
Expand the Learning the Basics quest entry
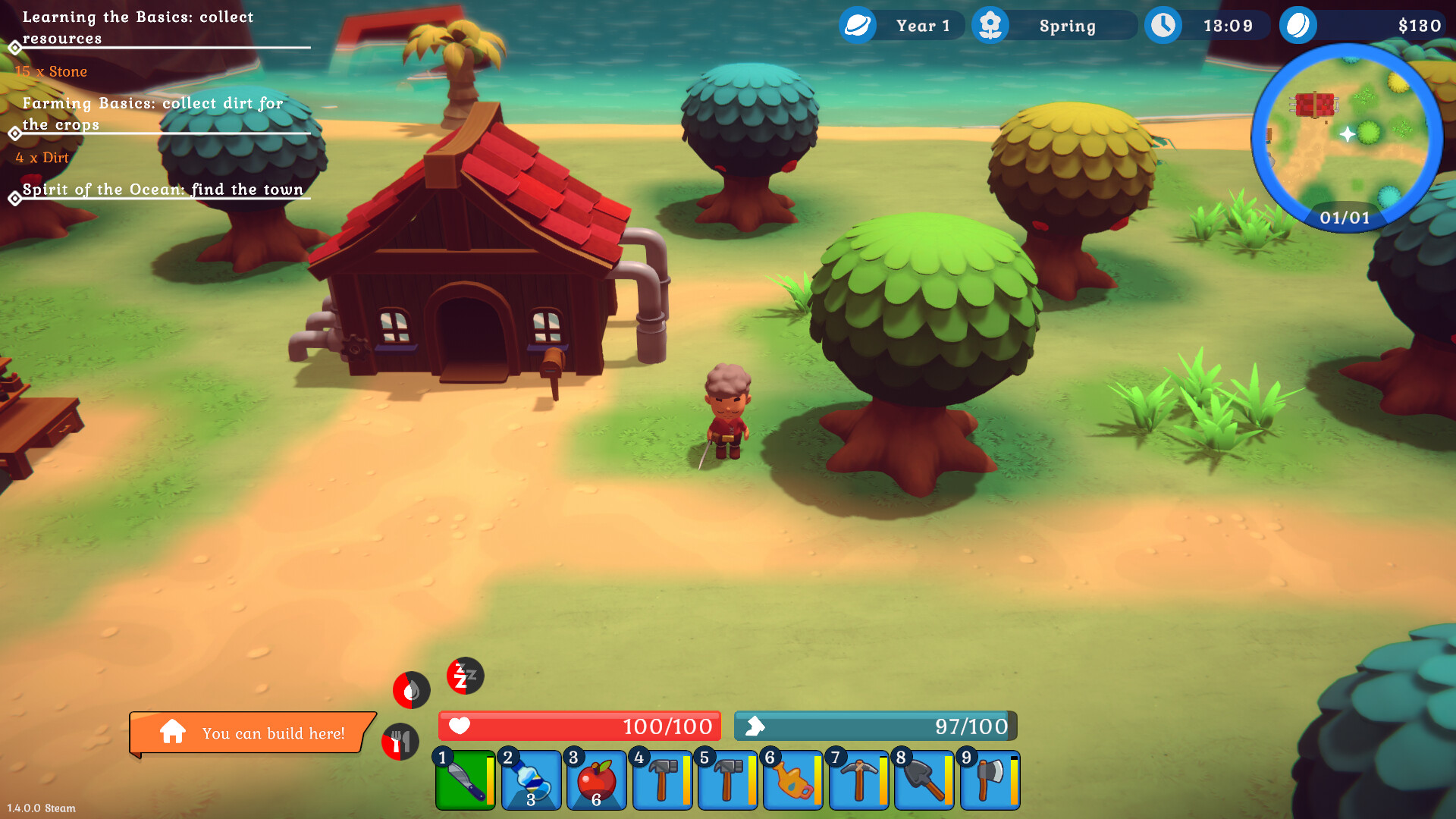(x=136, y=27)
